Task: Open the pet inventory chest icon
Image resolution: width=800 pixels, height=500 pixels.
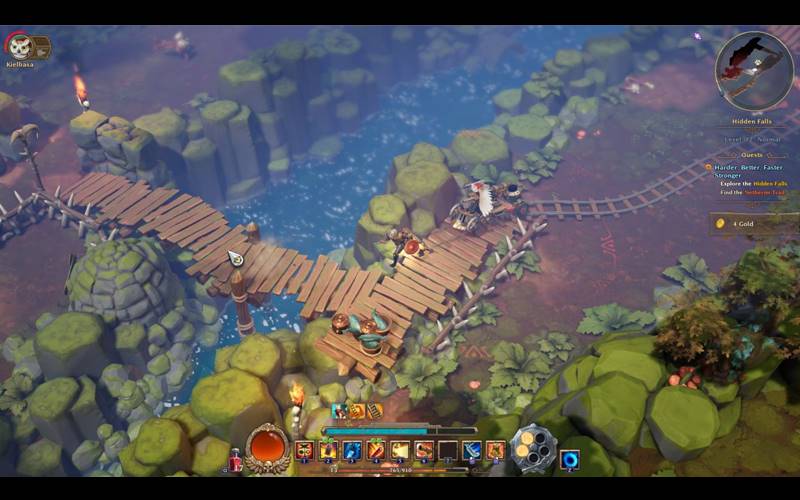Action: click(x=40, y=46)
